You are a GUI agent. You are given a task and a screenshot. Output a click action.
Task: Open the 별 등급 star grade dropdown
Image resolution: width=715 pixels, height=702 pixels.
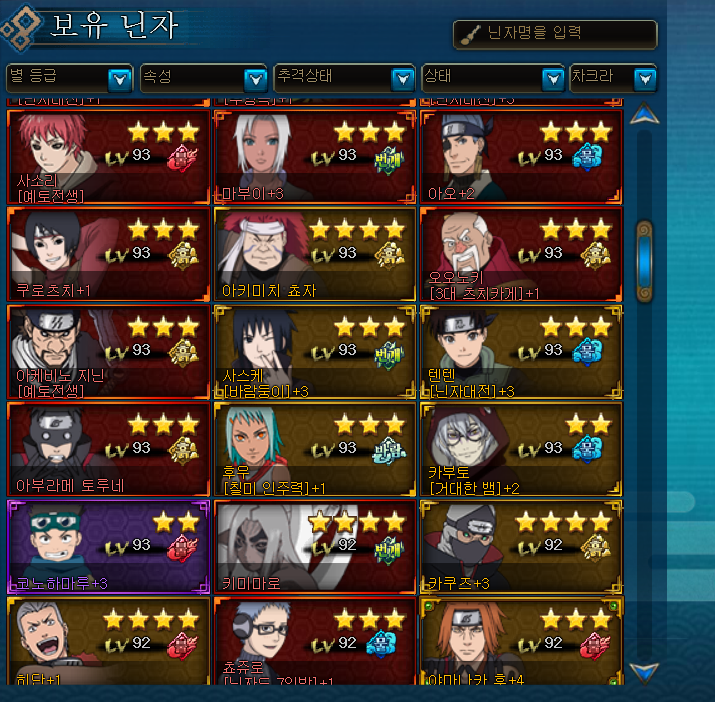(119, 78)
